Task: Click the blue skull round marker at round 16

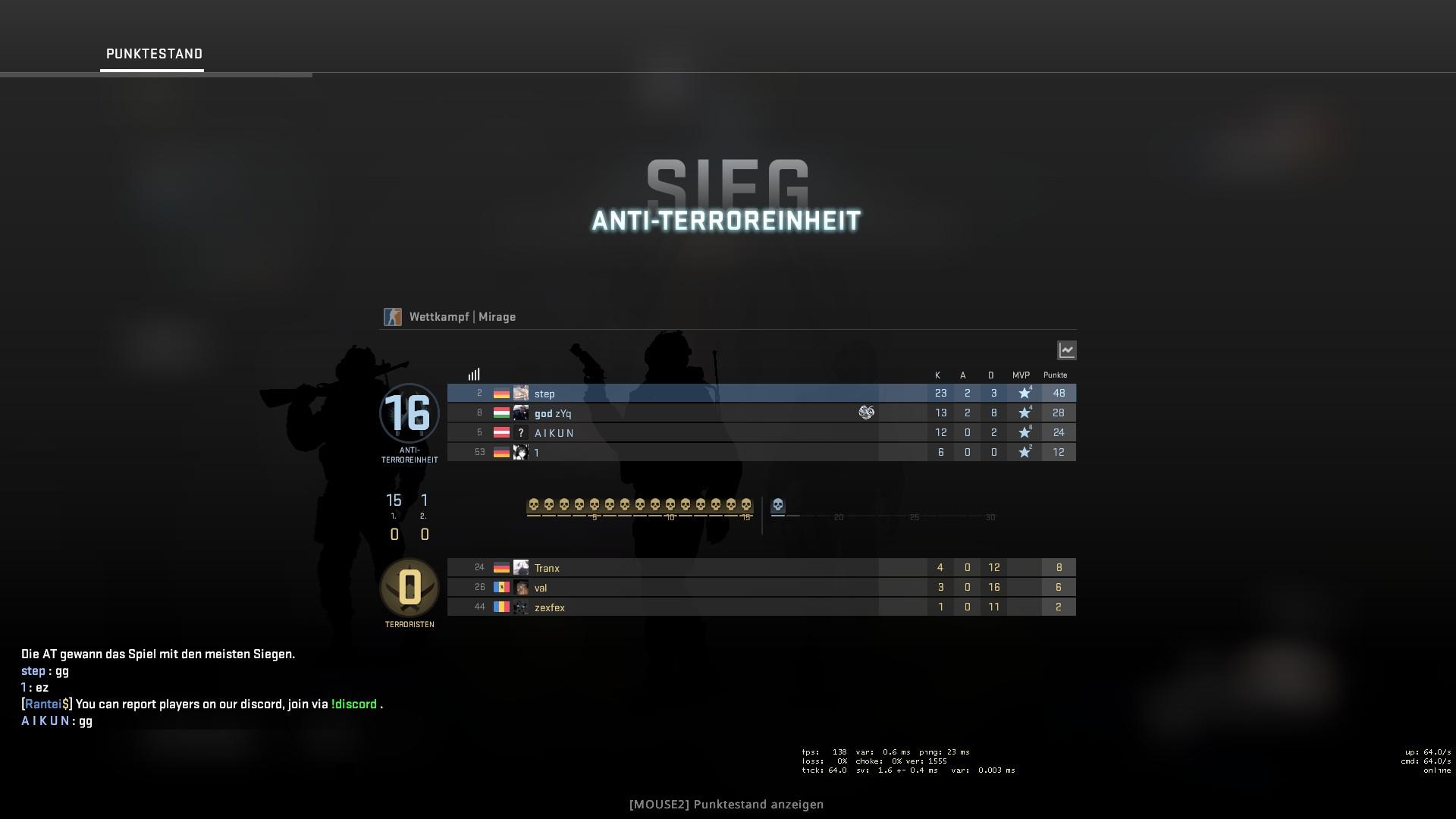Action: pyautogui.click(x=777, y=504)
